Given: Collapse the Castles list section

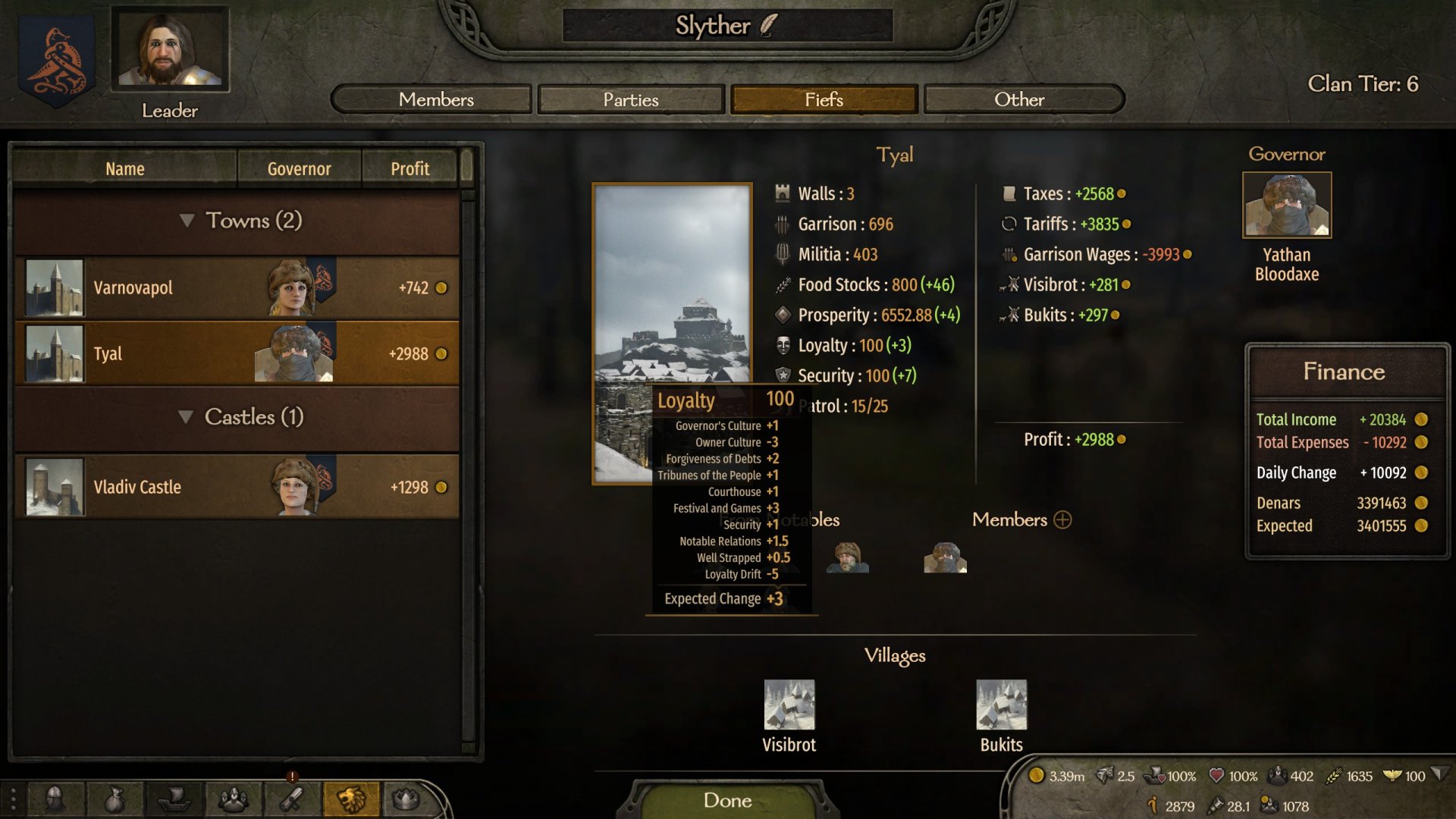Looking at the screenshot, I should point(186,417).
